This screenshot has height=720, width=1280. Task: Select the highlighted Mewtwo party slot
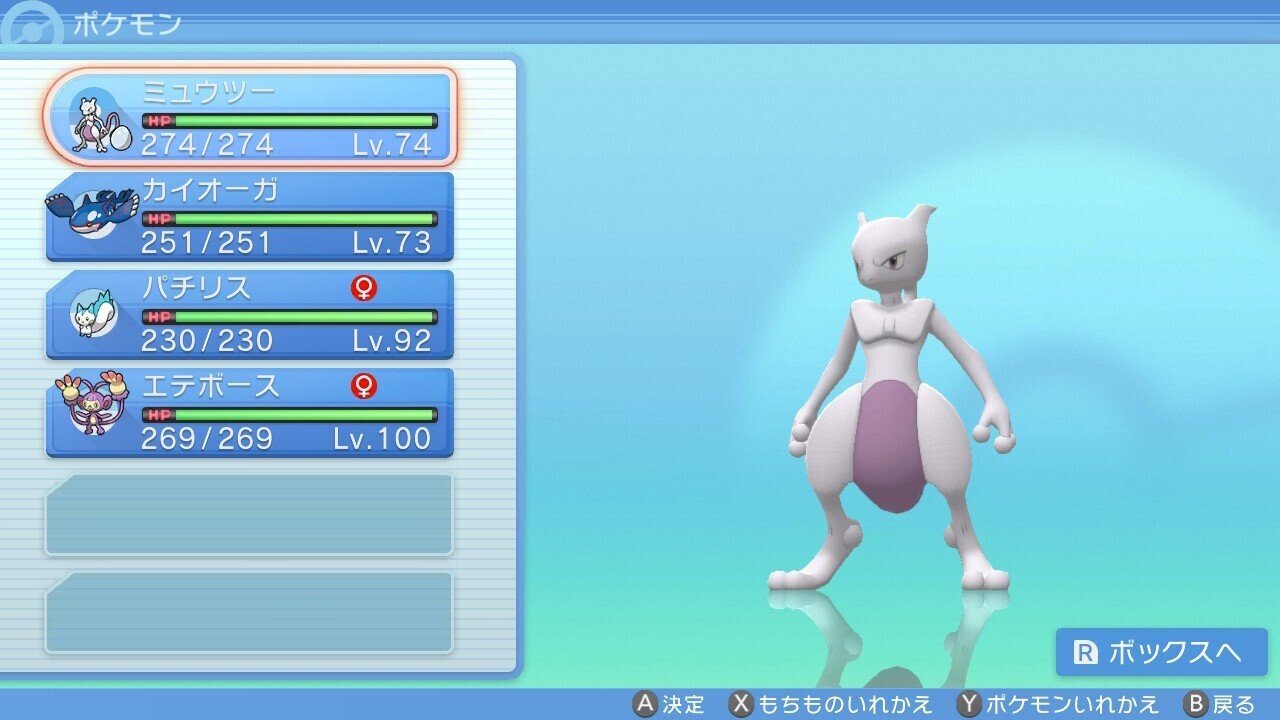250,115
